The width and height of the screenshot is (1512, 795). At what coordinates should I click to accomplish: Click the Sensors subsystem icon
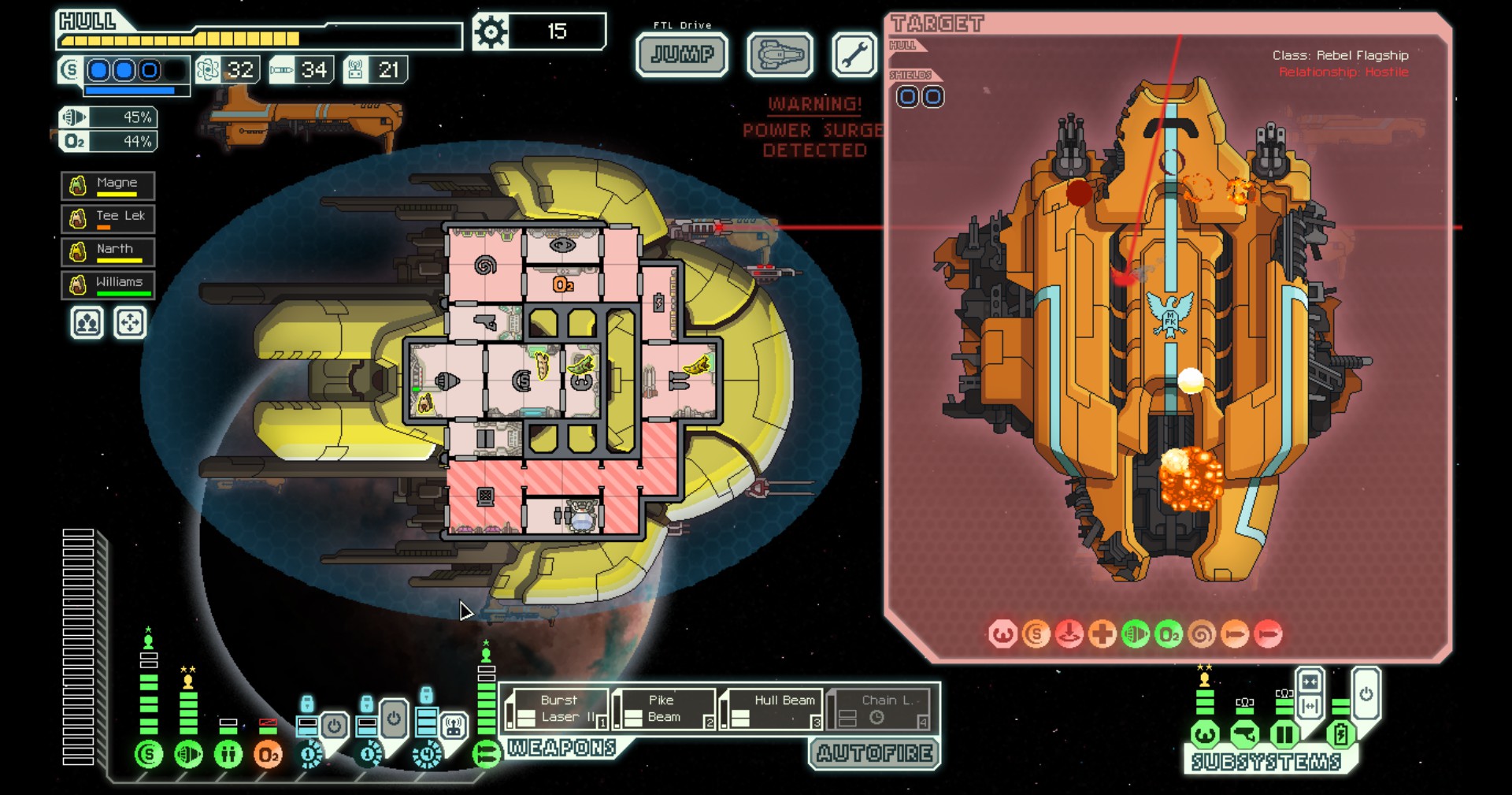point(1245,735)
